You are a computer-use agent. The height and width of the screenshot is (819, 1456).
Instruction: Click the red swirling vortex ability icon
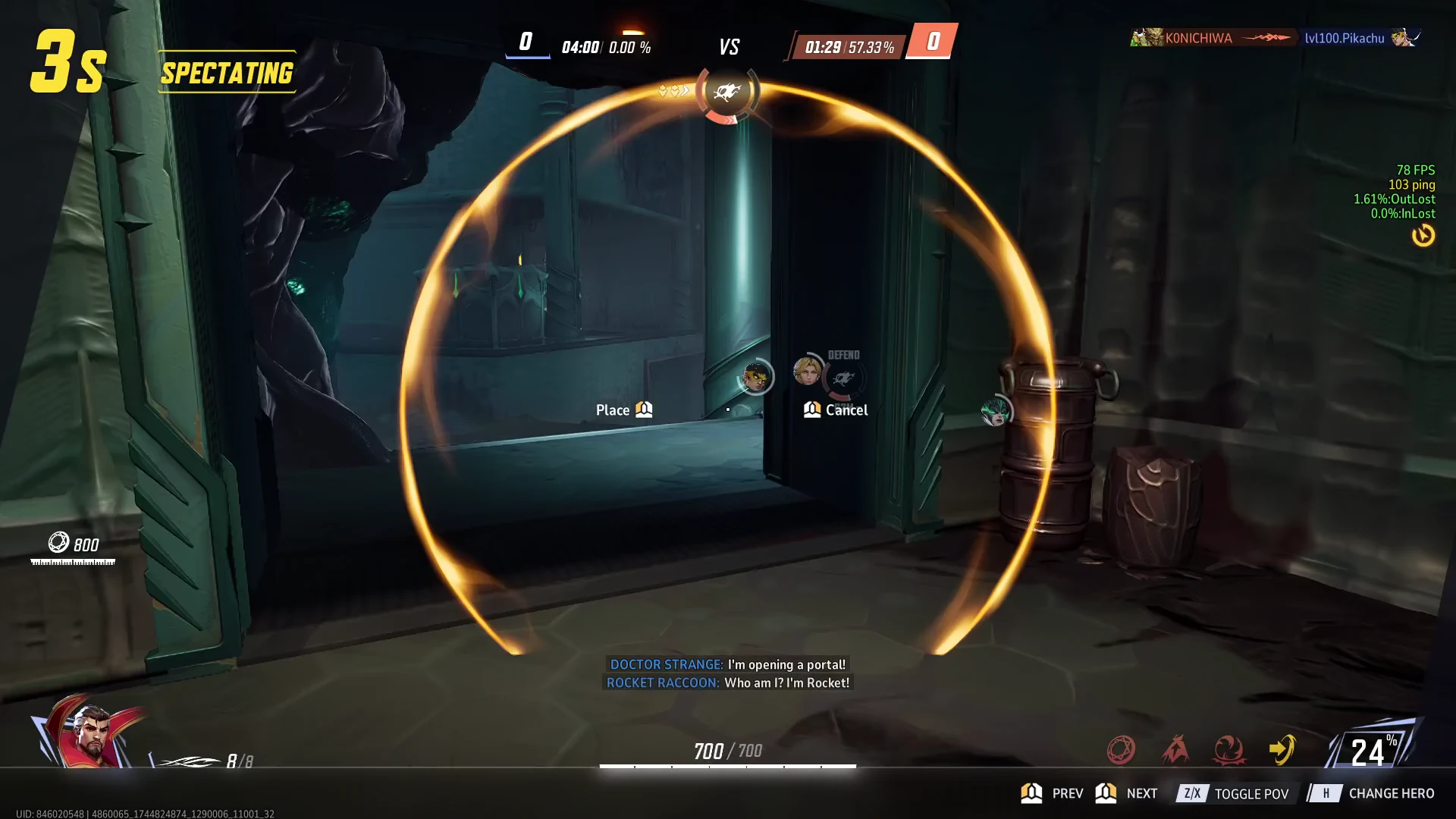pyautogui.click(x=1228, y=750)
